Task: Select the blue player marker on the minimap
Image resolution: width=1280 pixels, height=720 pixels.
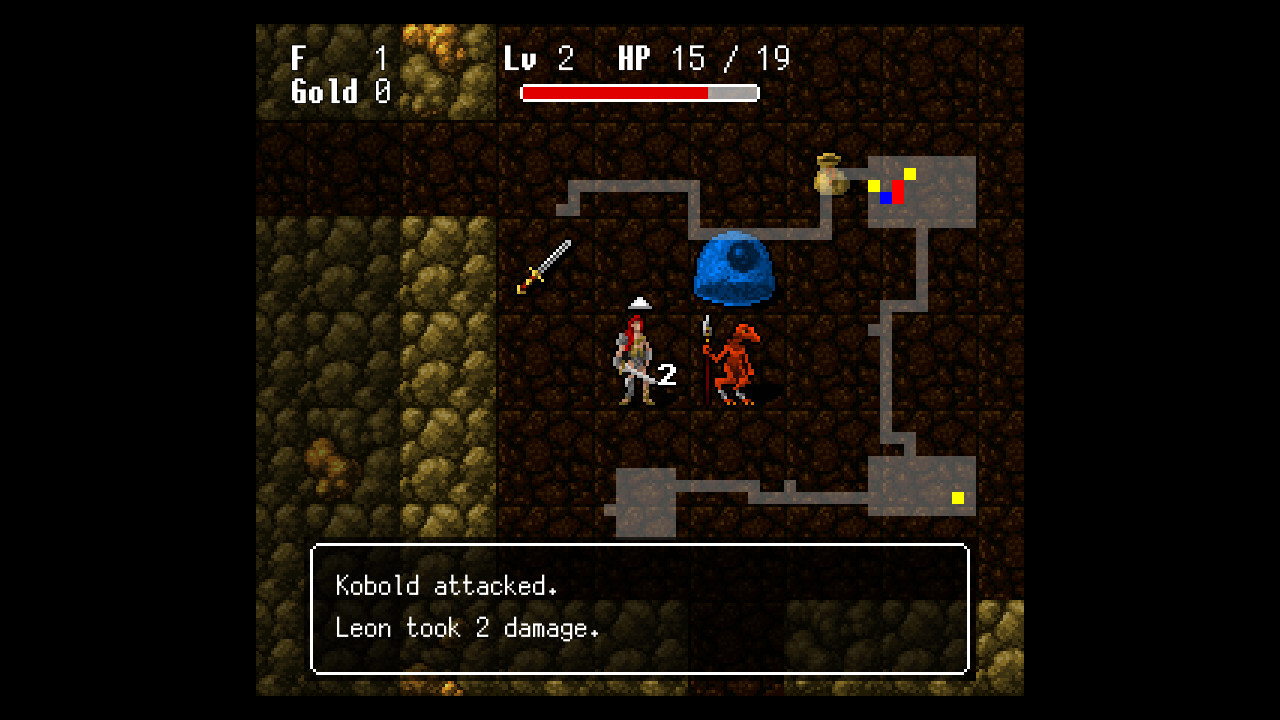Action: [885, 198]
